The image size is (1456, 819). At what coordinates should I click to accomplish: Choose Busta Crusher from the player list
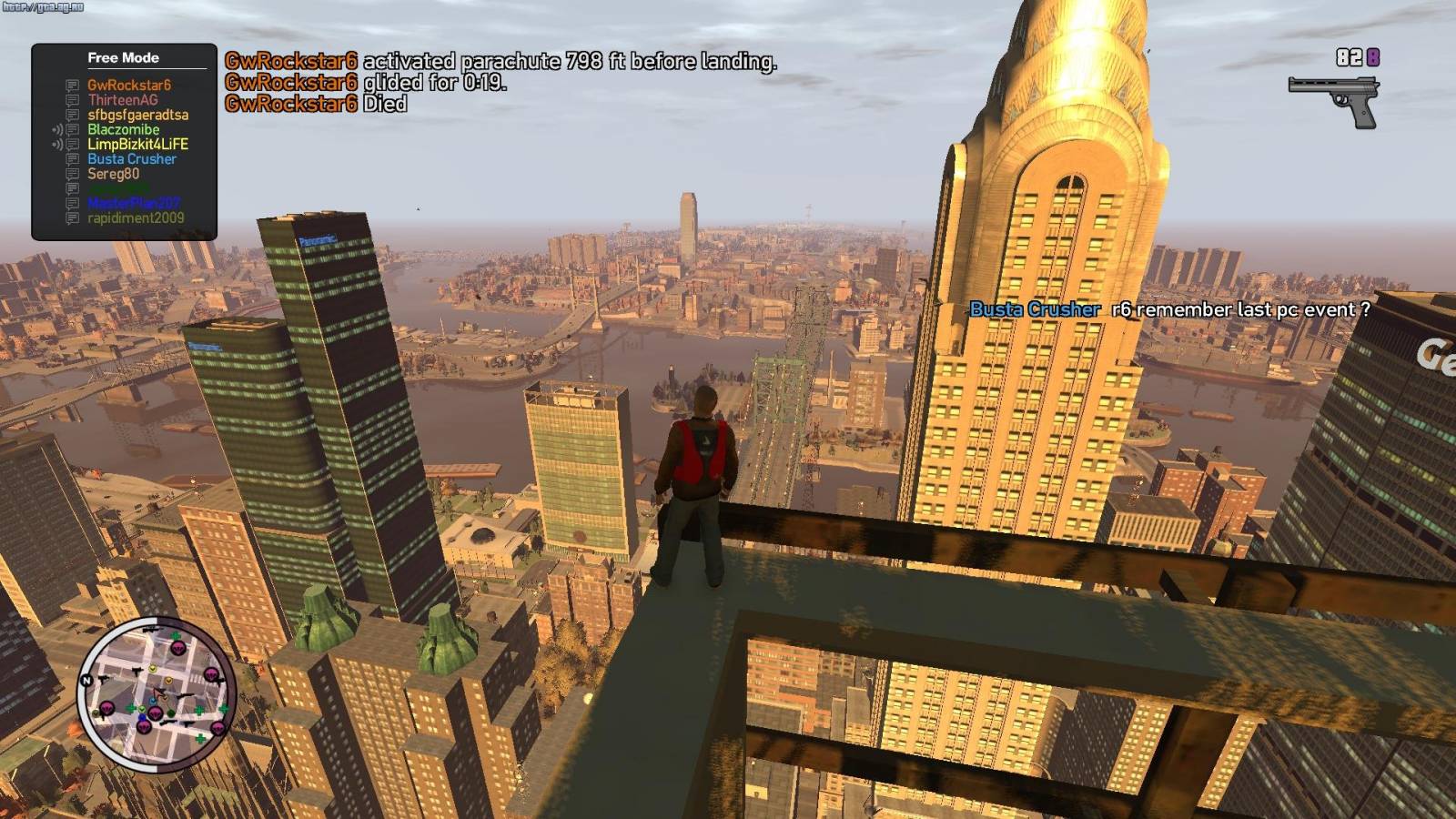[x=131, y=158]
